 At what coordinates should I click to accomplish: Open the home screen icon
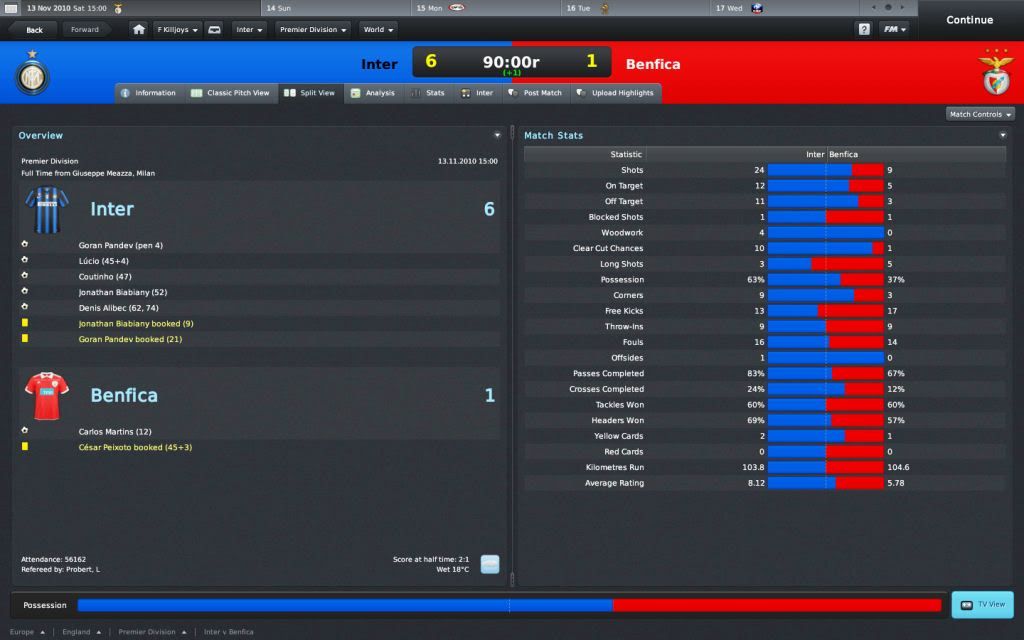[x=139, y=30]
